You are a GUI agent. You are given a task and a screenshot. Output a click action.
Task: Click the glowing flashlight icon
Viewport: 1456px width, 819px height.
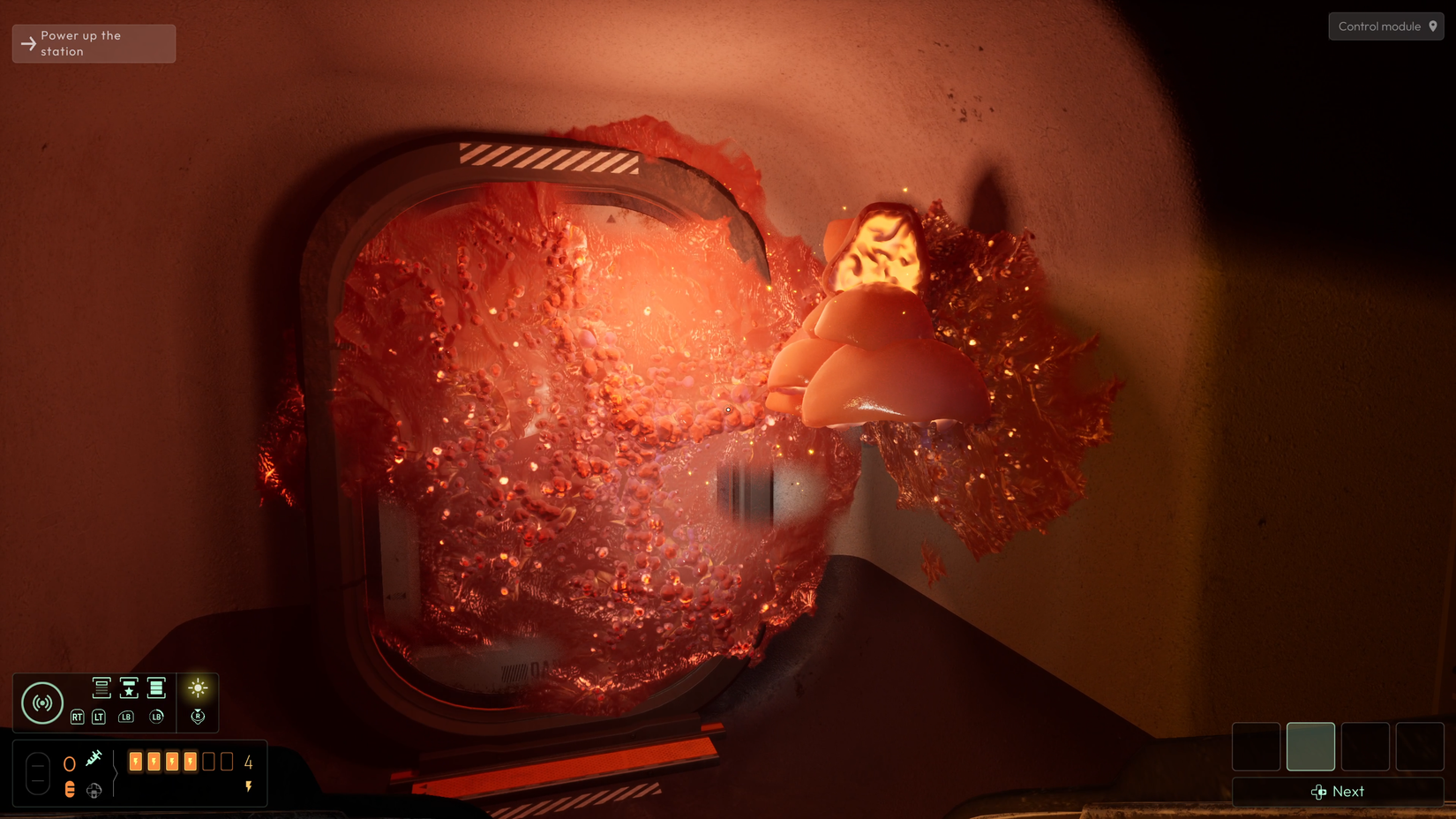(199, 688)
